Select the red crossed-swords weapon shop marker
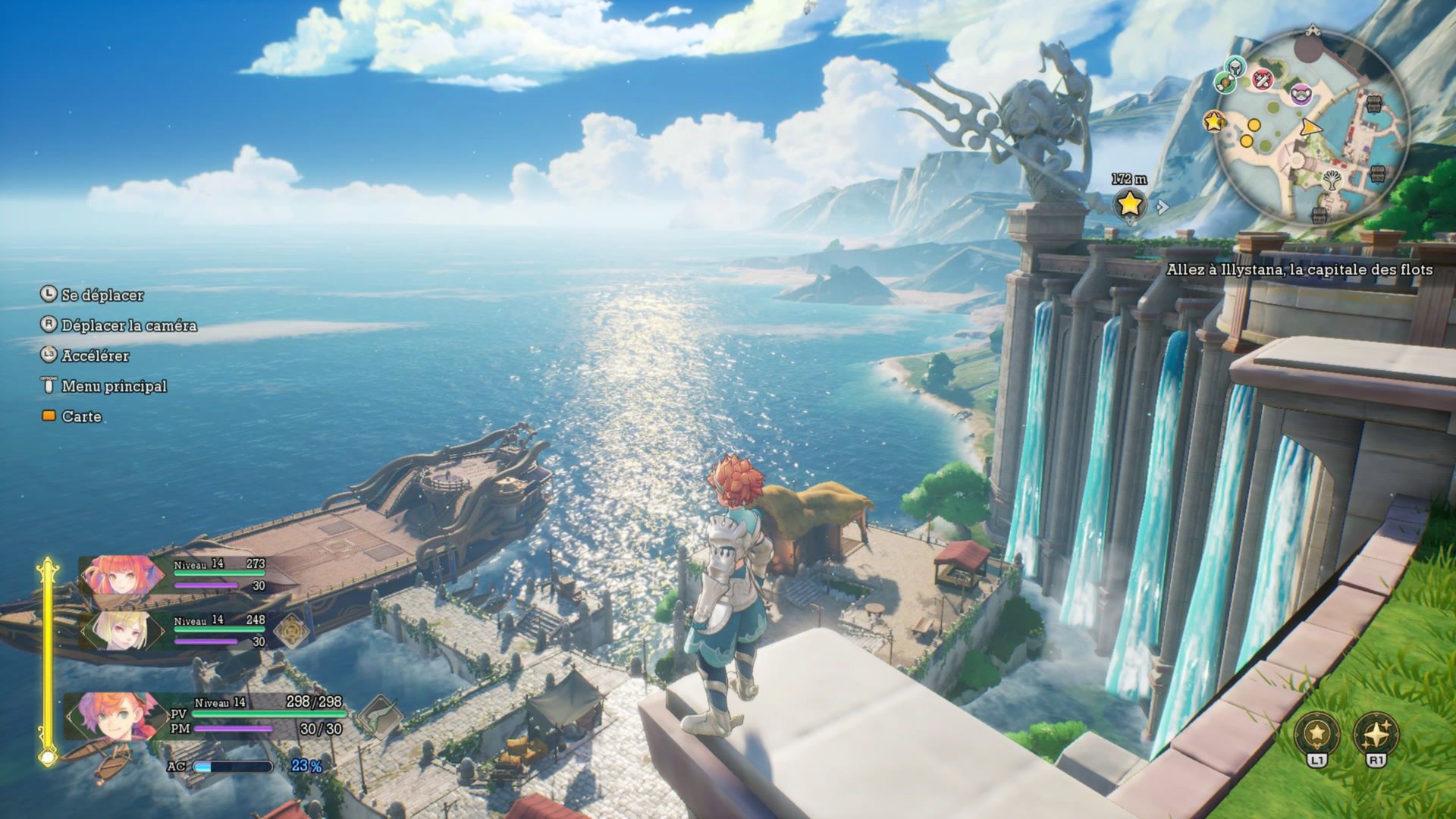The height and width of the screenshot is (819, 1456). [x=1262, y=78]
